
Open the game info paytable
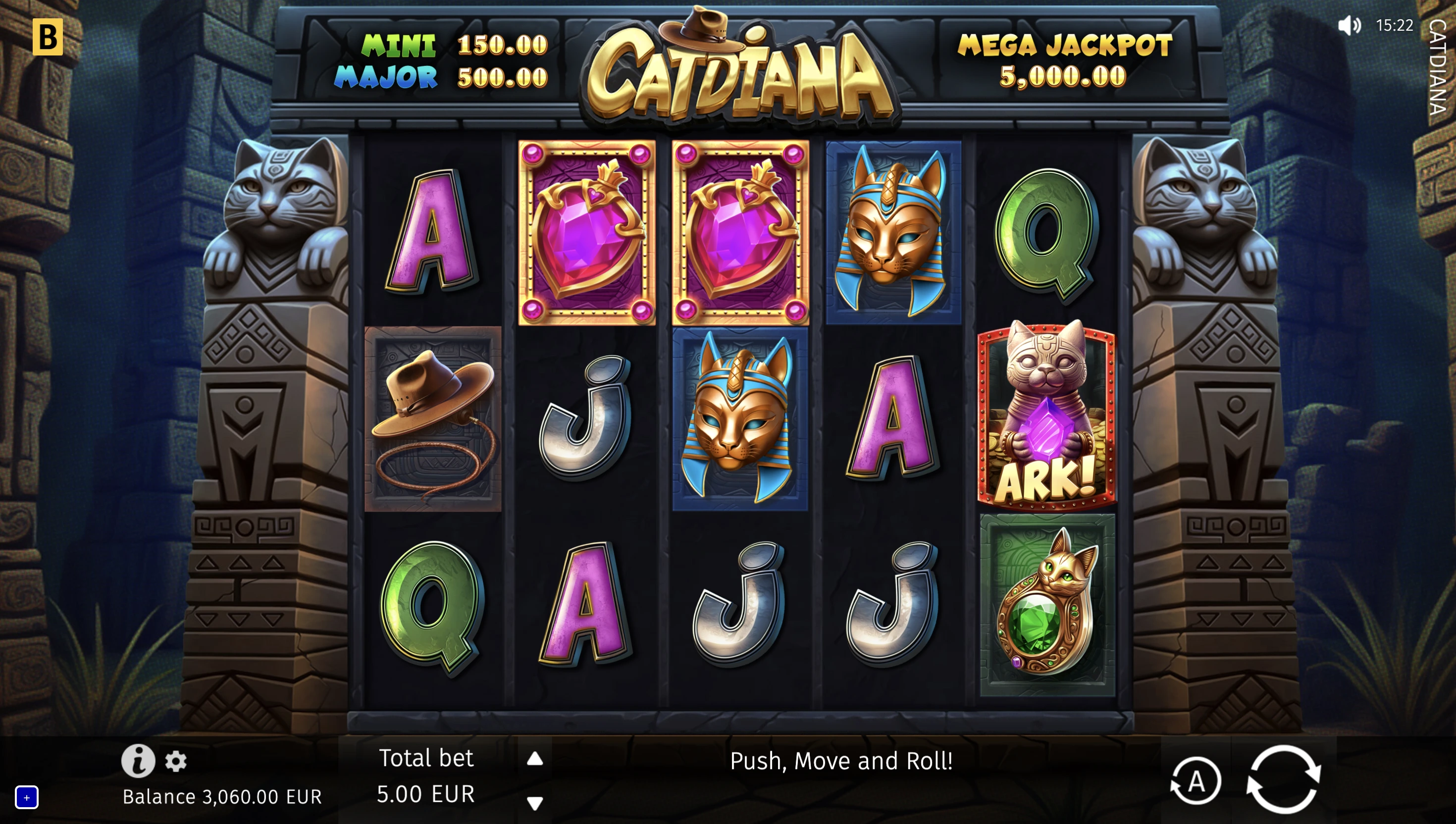[138, 761]
